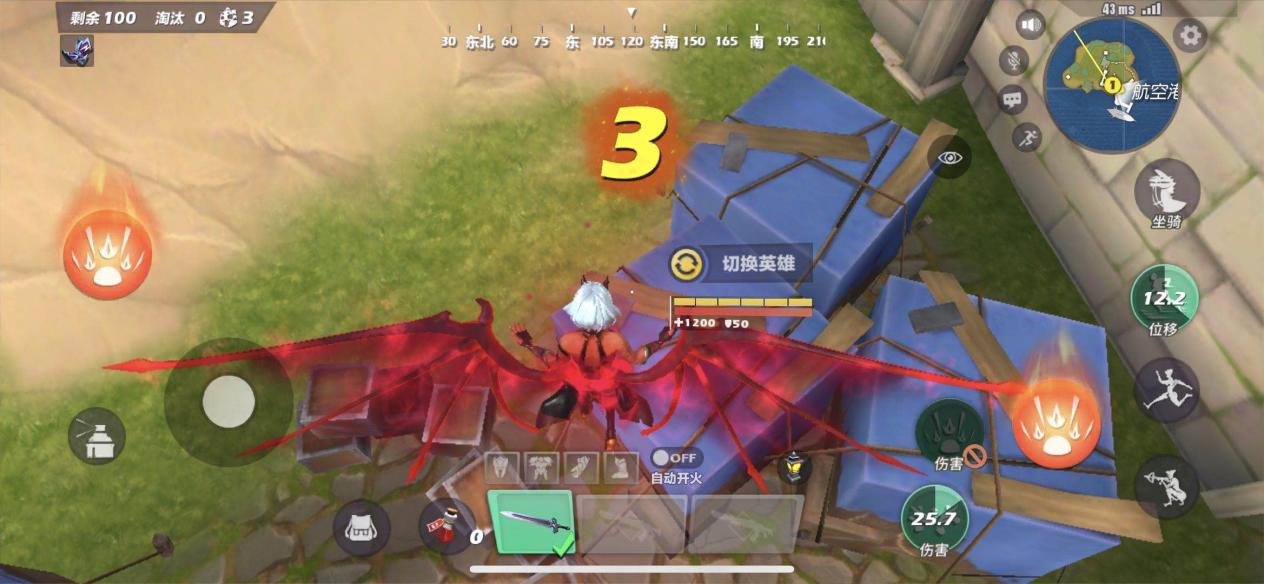
Task: Toggle the eye view button
Action: [949, 158]
